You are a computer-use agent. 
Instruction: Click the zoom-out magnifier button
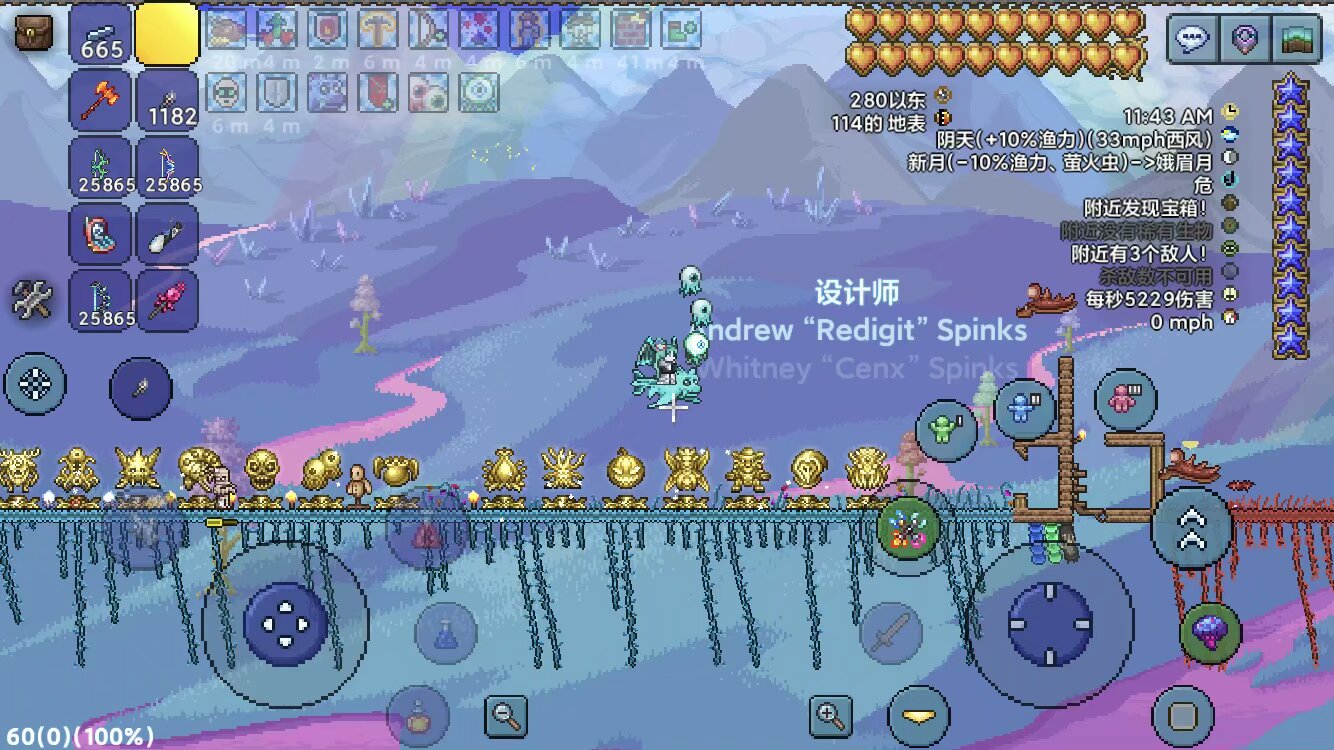[506, 715]
